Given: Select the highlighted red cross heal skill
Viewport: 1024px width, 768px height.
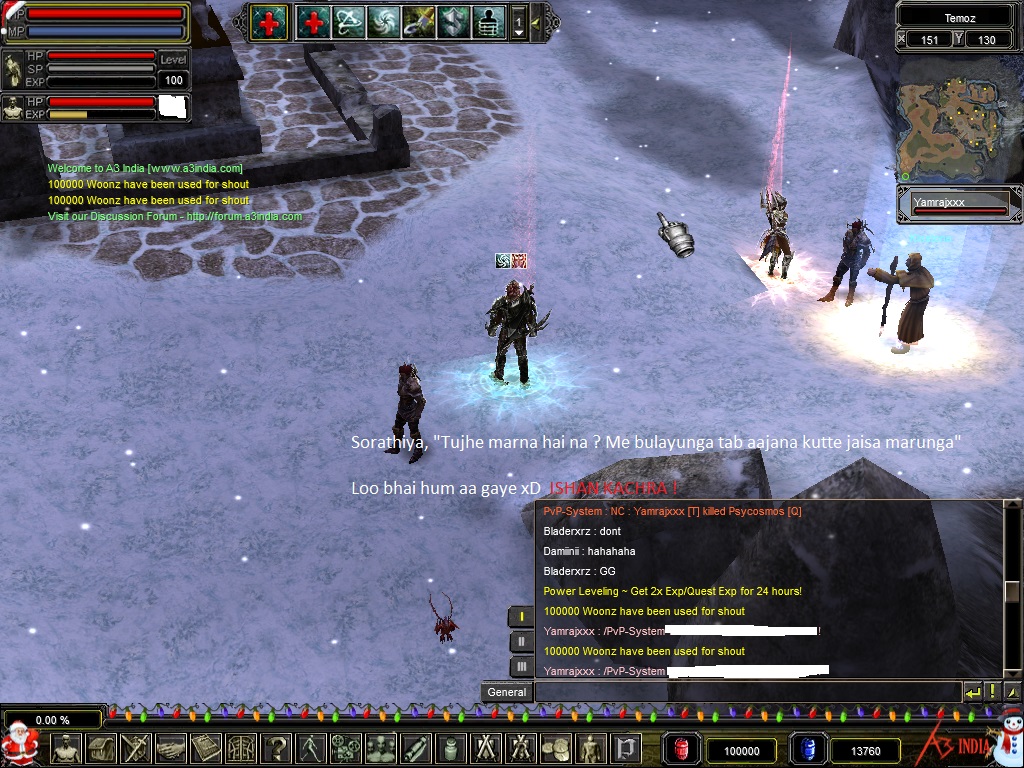Looking at the screenshot, I should click(268, 21).
